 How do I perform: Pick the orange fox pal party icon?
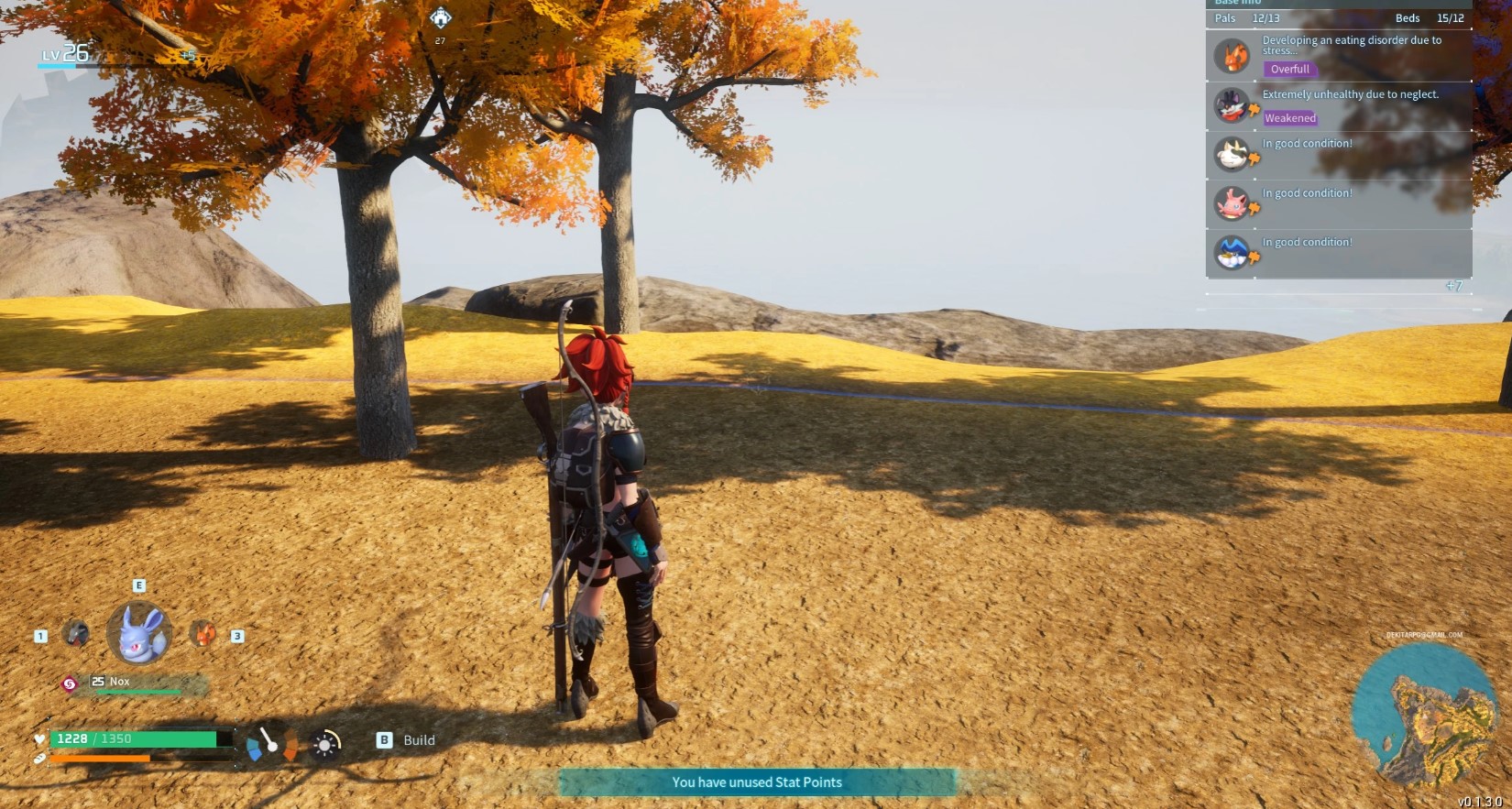(203, 634)
